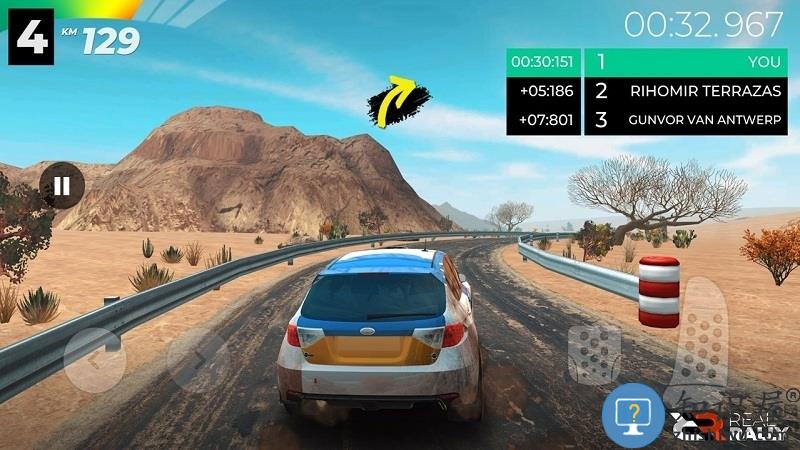
Task: Select Gunvor Van Antwerp leaderboard row
Action: pos(690,121)
